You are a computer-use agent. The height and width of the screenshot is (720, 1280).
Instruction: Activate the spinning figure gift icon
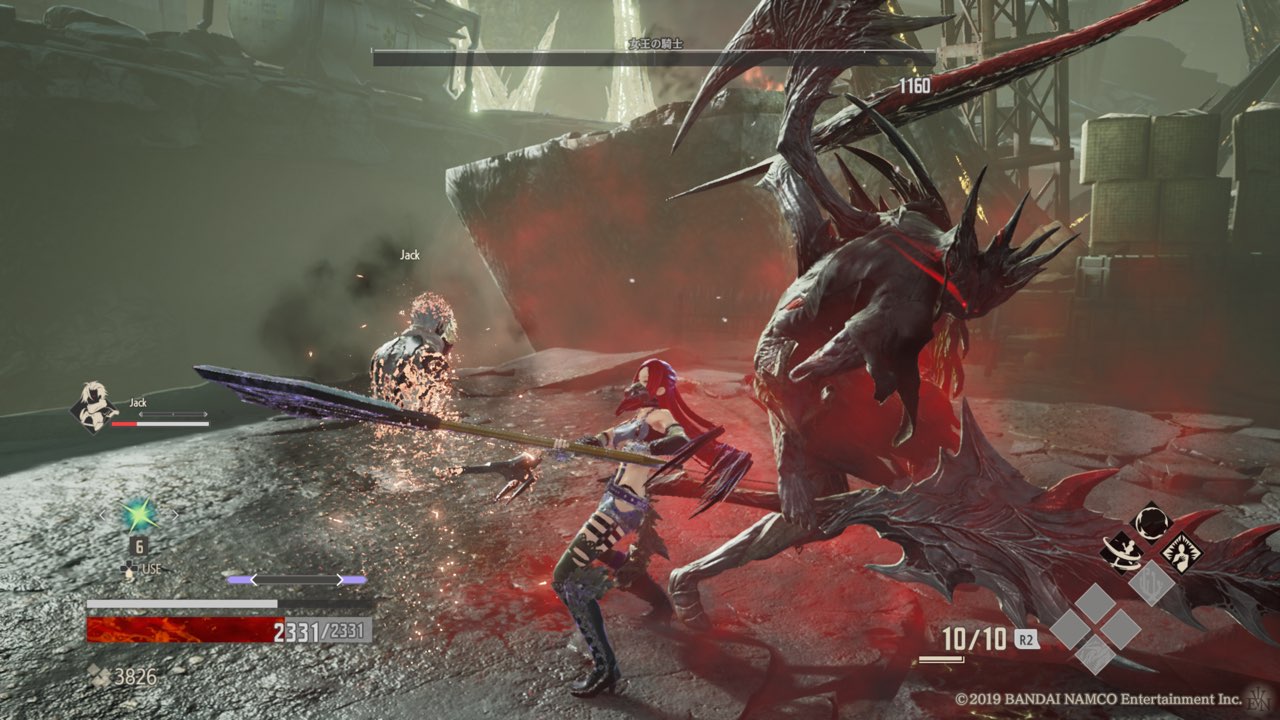pos(1123,549)
